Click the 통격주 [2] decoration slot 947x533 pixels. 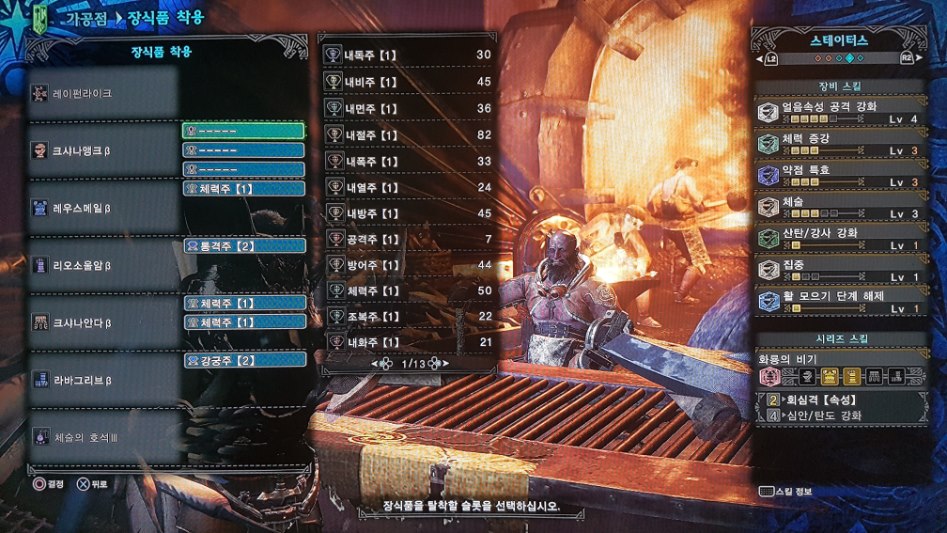click(244, 245)
